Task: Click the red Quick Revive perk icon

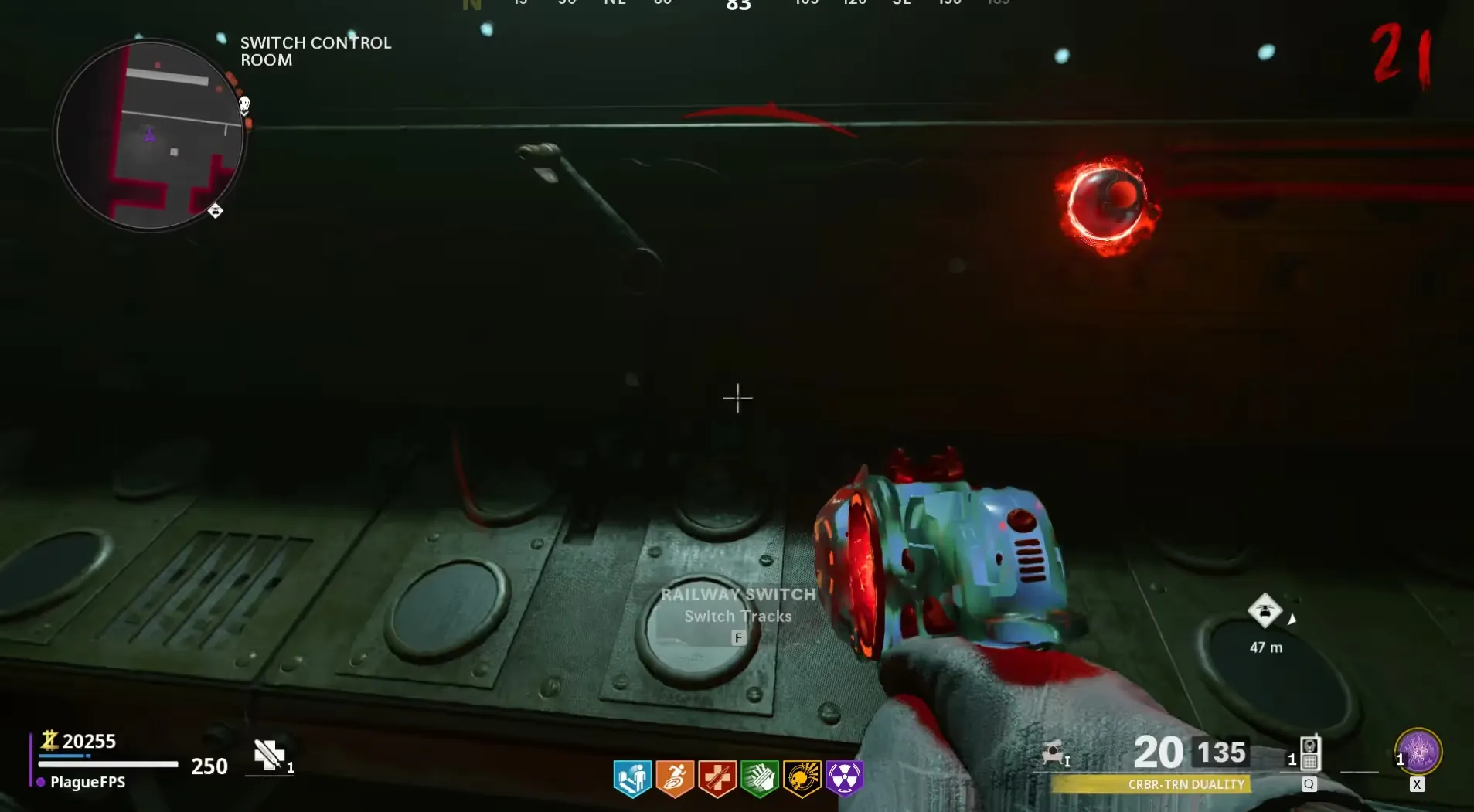Action: pyautogui.click(x=717, y=778)
